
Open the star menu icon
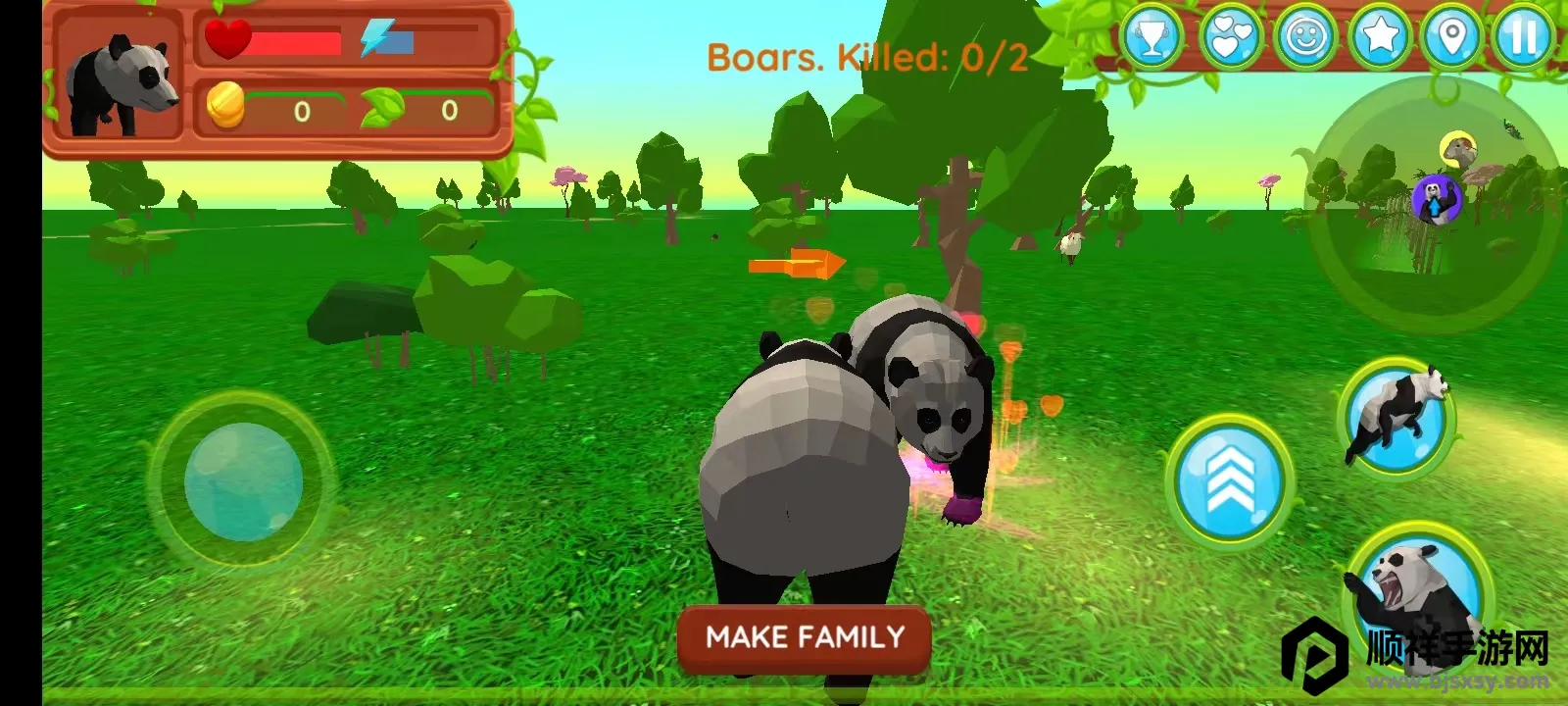coord(1380,38)
